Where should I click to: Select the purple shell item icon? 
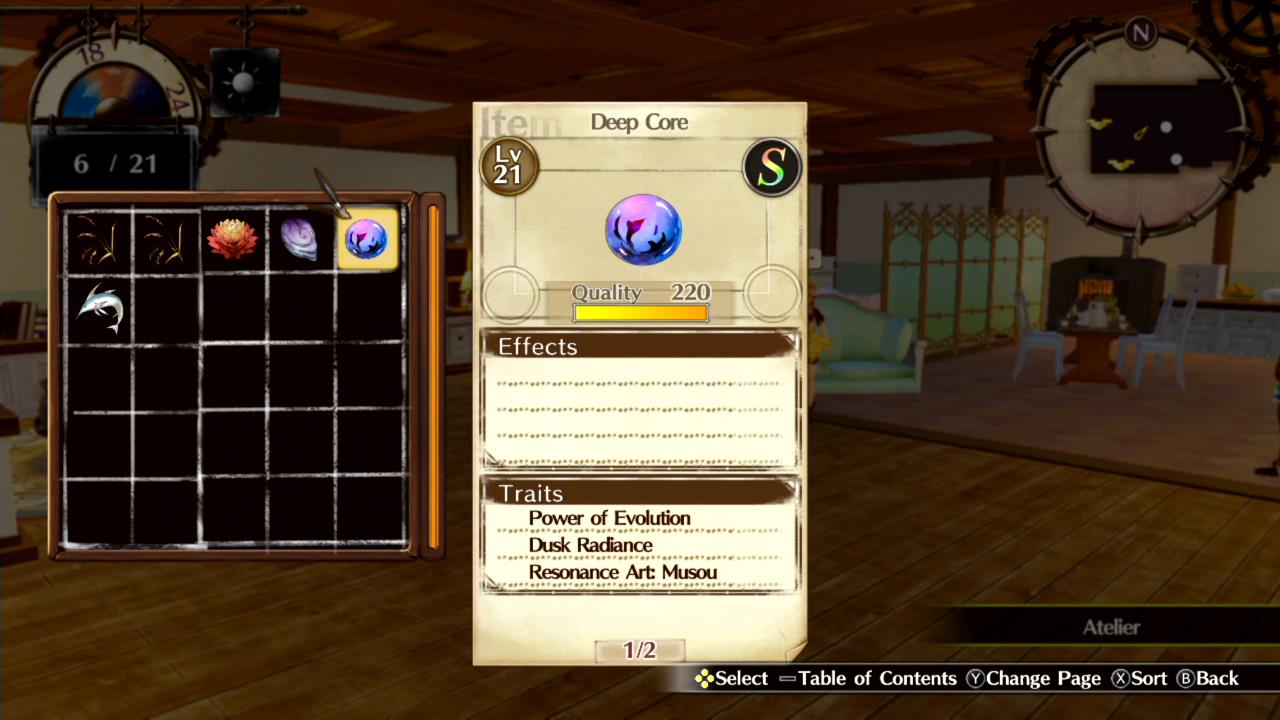(x=299, y=238)
